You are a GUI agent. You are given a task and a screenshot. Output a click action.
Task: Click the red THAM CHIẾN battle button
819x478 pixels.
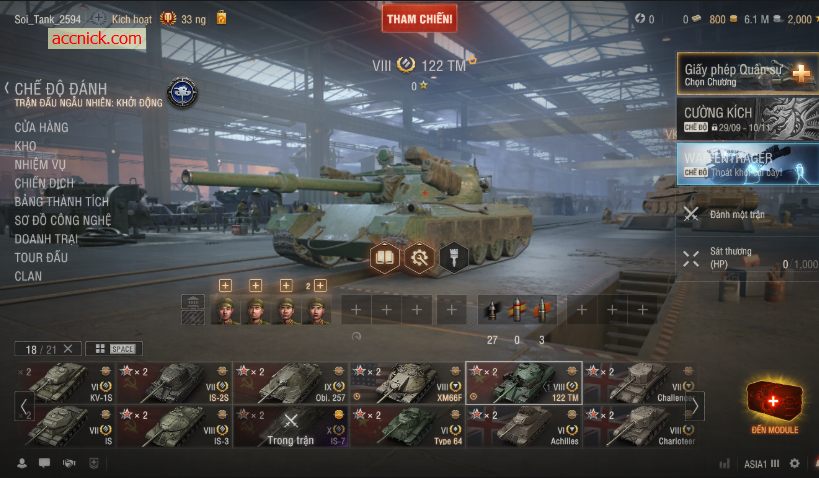(x=419, y=18)
